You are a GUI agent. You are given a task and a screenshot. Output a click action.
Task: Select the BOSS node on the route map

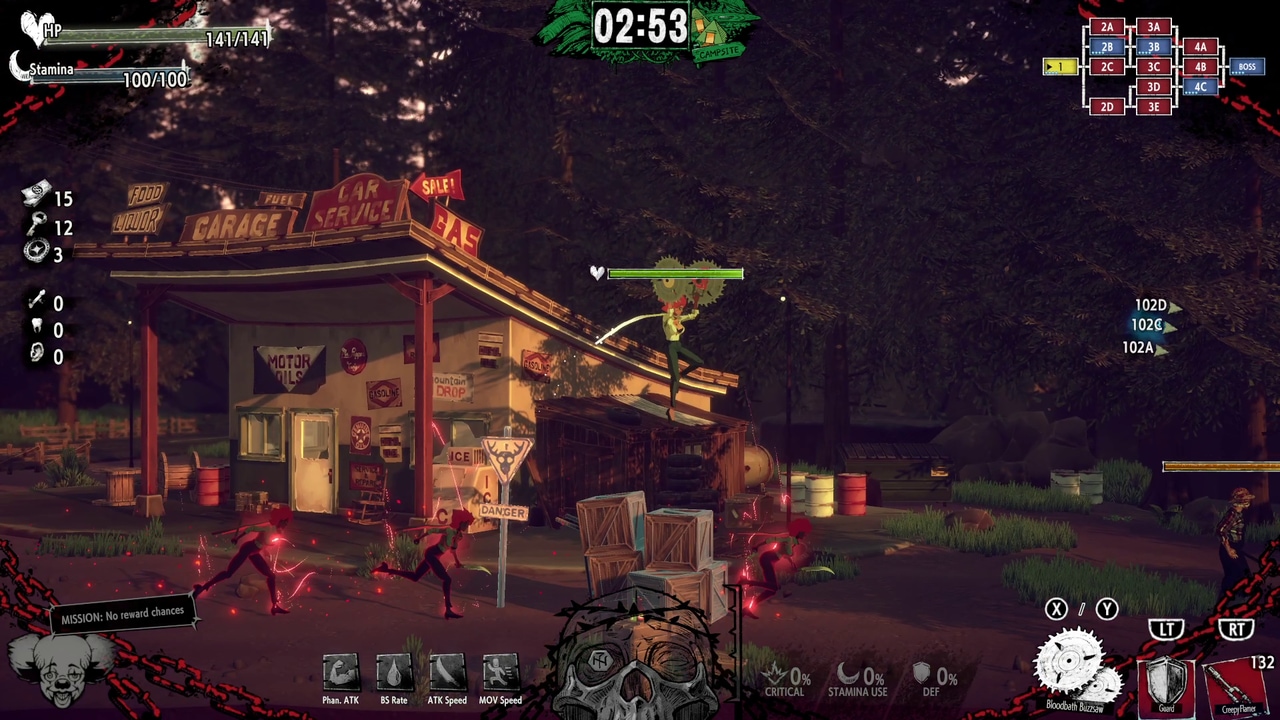pos(1246,67)
